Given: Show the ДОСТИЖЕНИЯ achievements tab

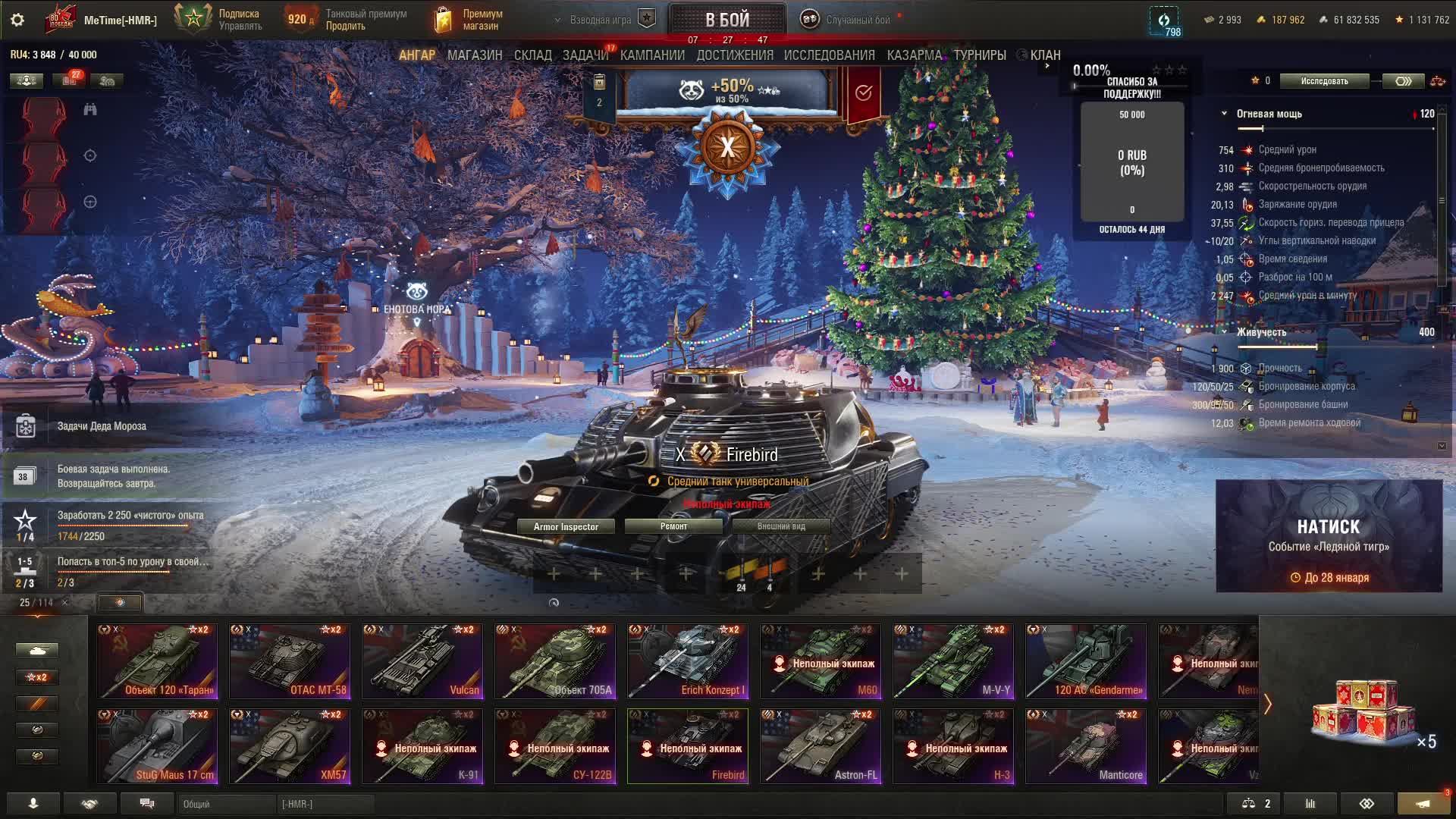Looking at the screenshot, I should click(x=735, y=55).
